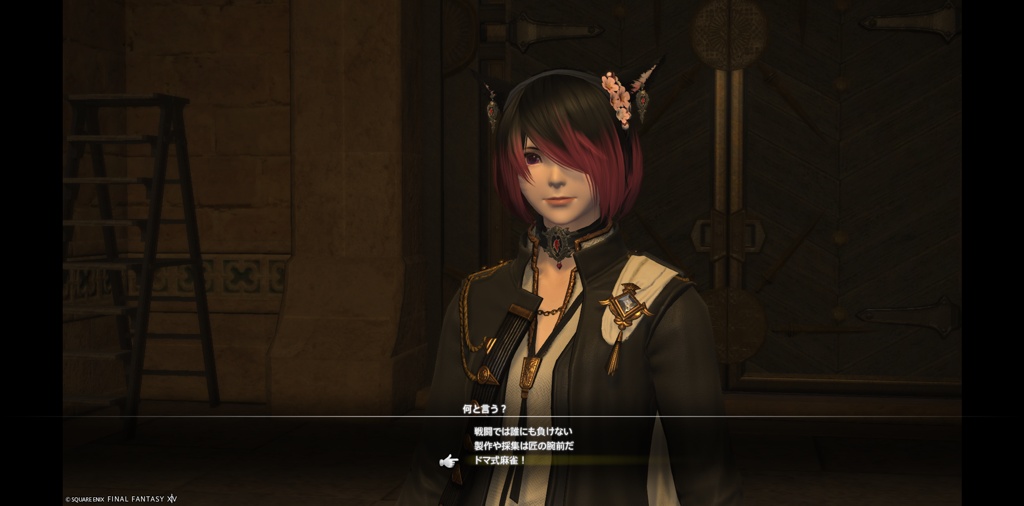Choose the reply 戦闘では誰にも負けない
The image size is (1024, 506).
tap(523, 431)
